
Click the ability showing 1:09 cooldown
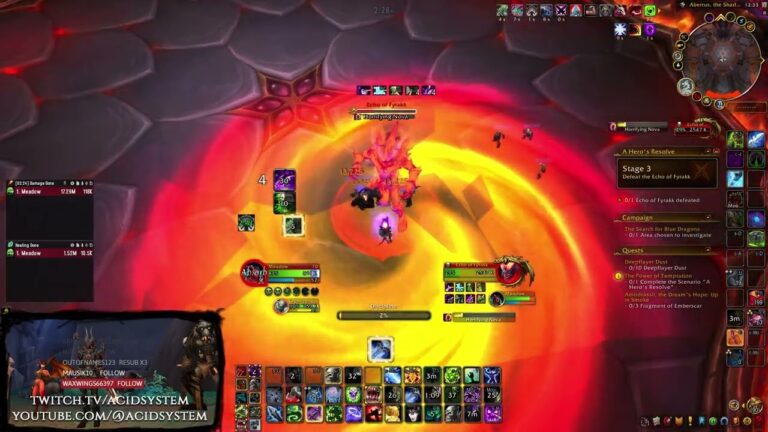[432, 394]
